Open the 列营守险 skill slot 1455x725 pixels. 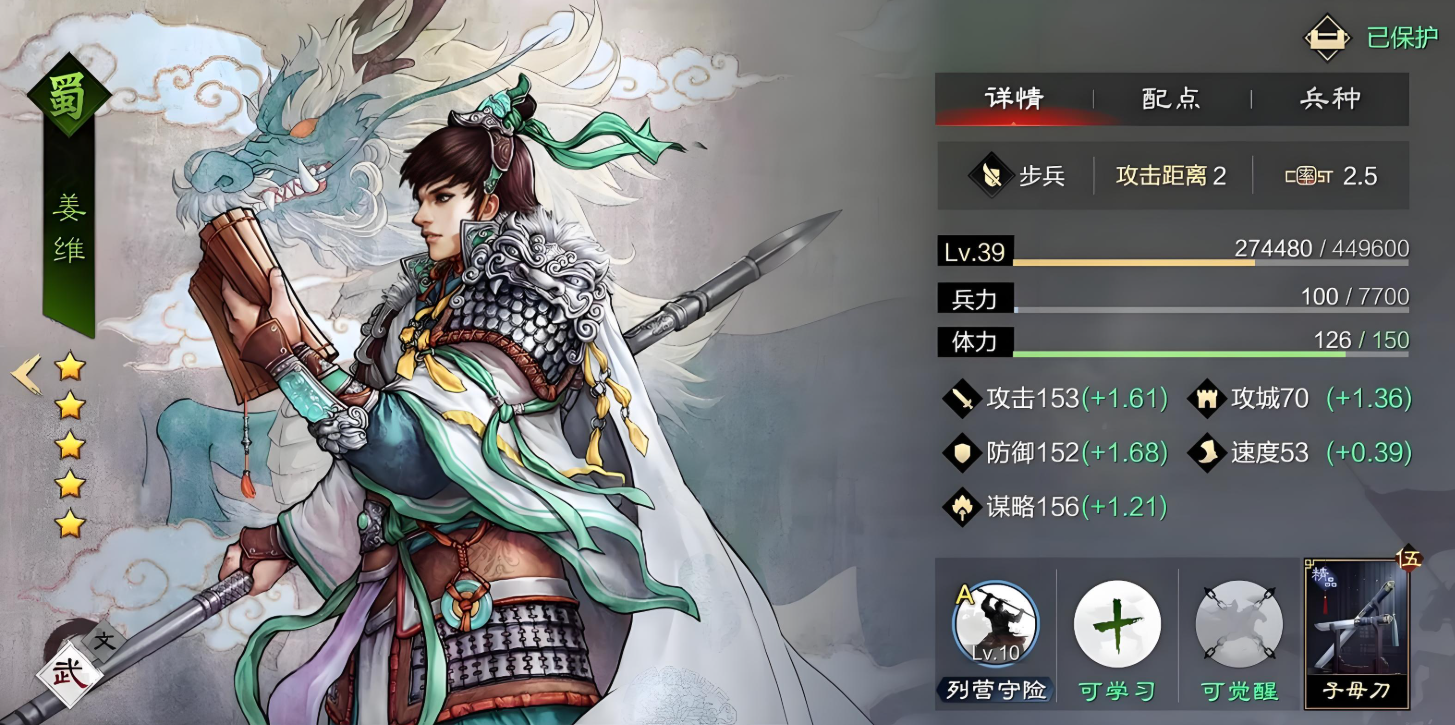(x=996, y=626)
